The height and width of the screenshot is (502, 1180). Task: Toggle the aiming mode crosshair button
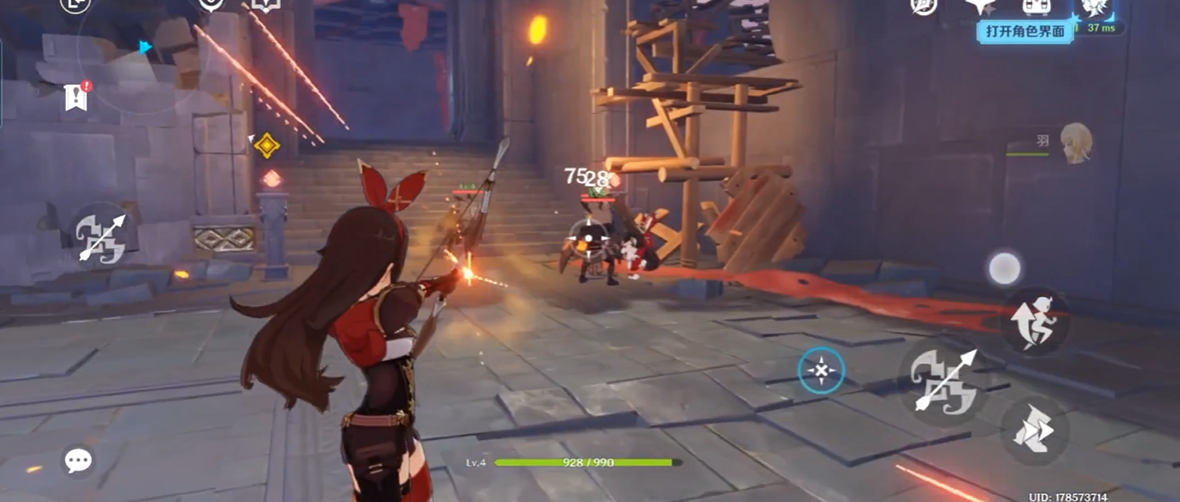pyautogui.click(x=821, y=370)
